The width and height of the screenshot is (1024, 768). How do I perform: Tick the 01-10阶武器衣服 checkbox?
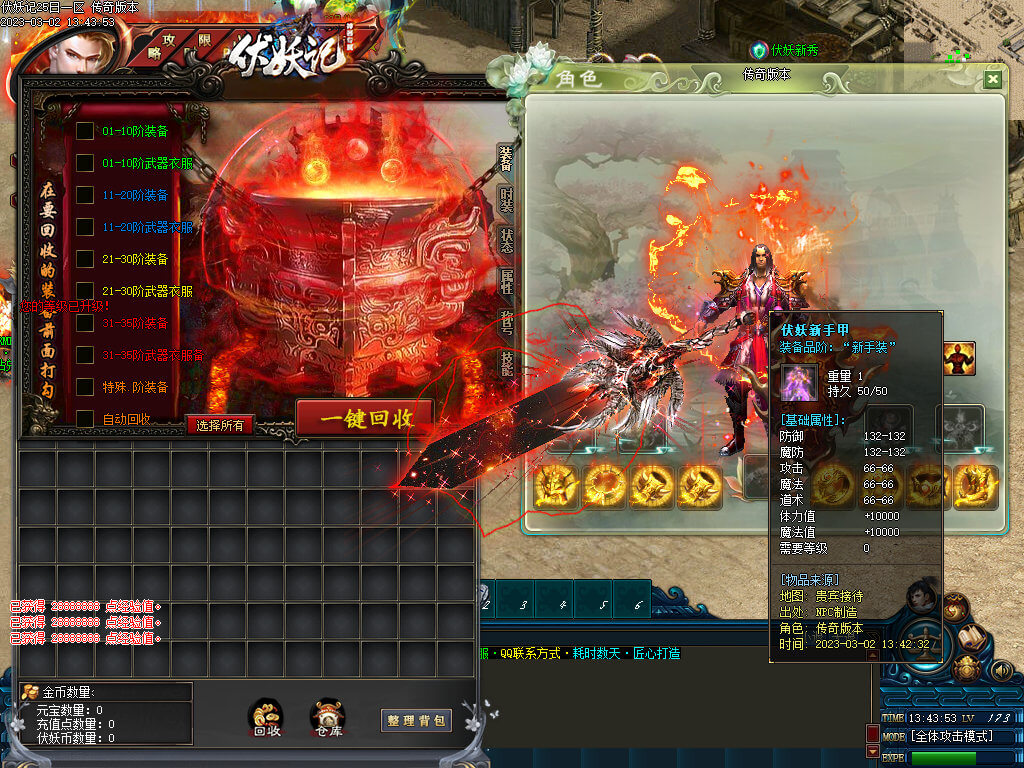[x=85, y=163]
